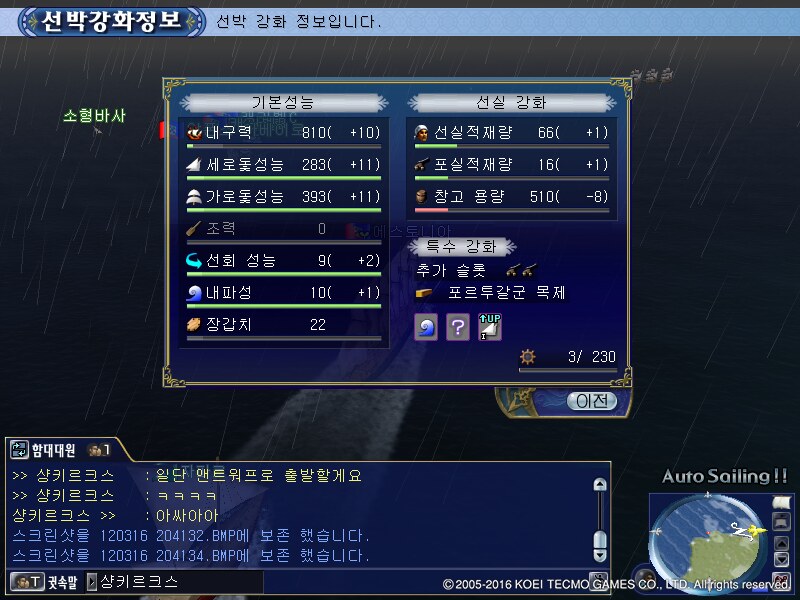800x600 pixels.
Task: Click the chat scrollbar up arrow
Action: pos(599,486)
